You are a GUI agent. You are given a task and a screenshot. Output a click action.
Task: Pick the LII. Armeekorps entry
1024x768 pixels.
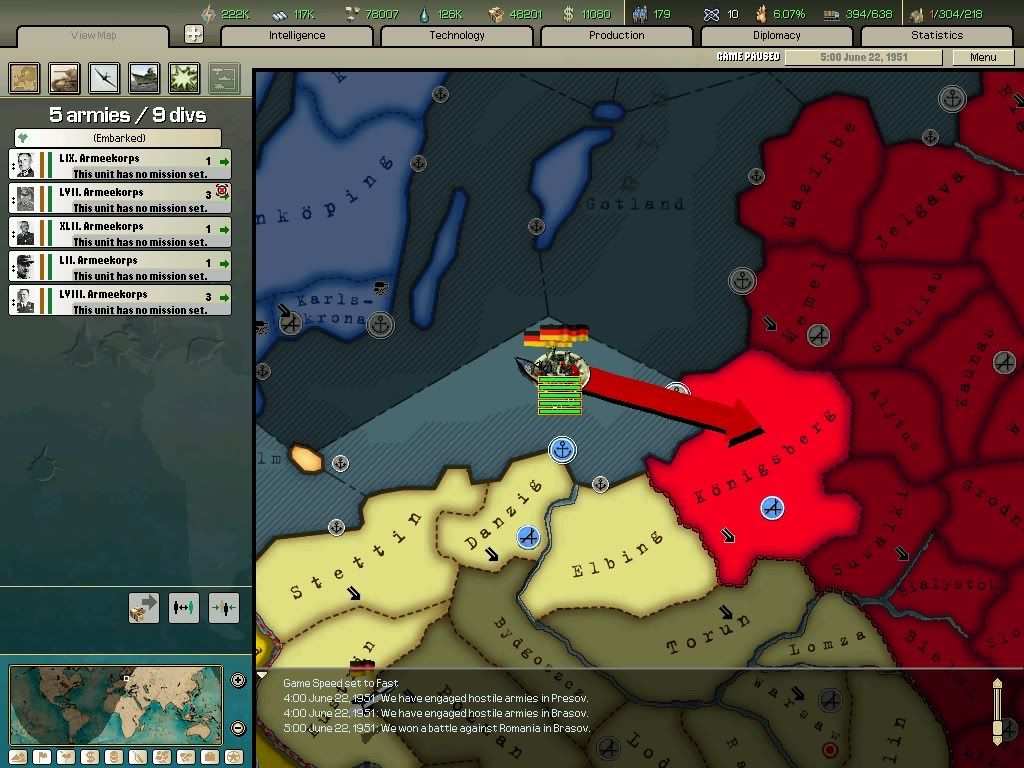pos(120,267)
